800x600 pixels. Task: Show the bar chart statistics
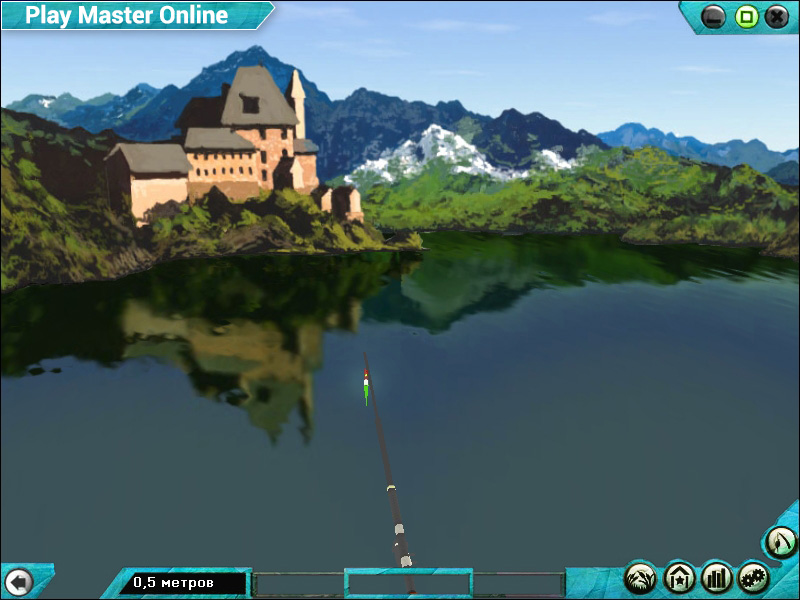[717, 577]
